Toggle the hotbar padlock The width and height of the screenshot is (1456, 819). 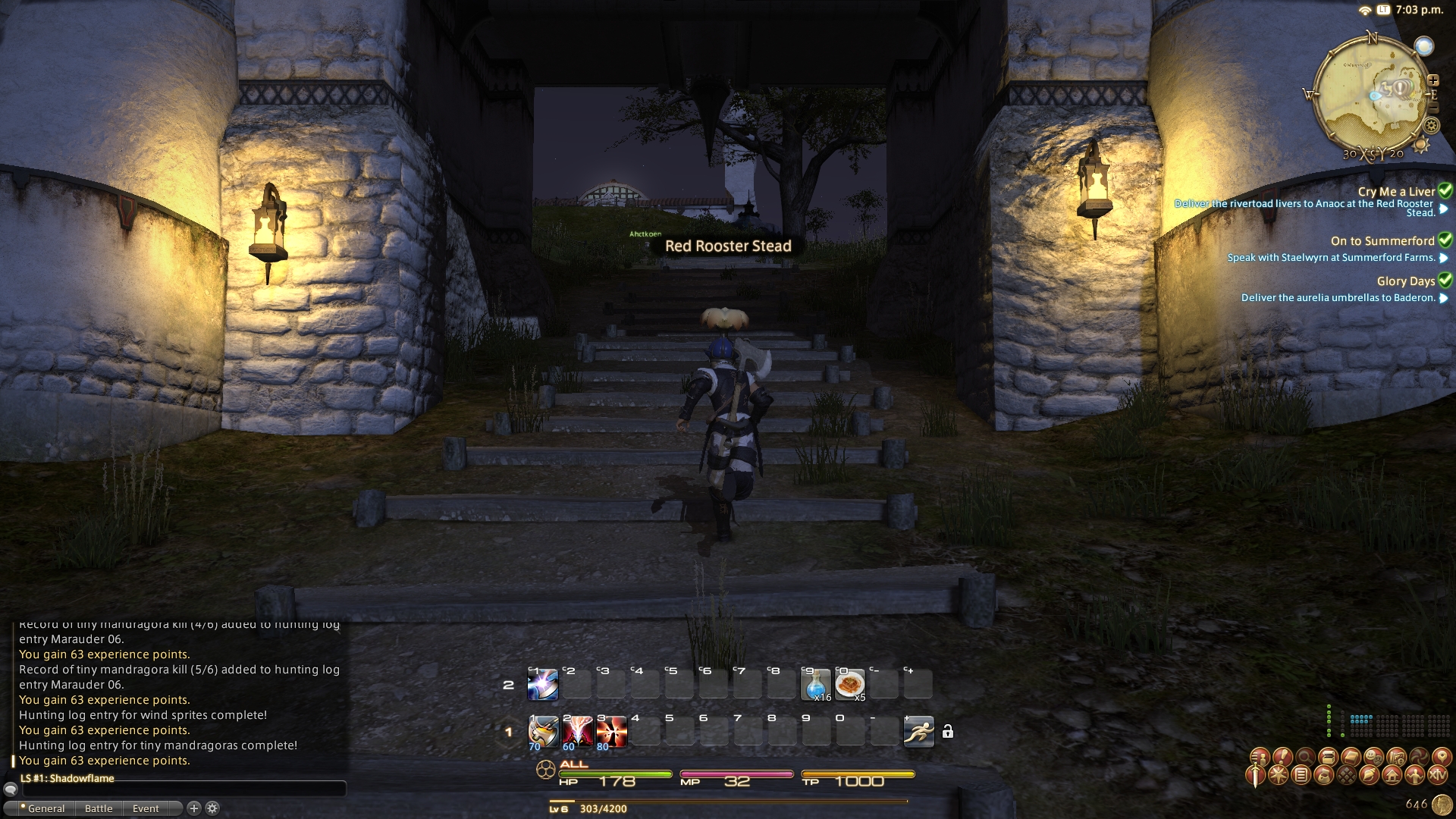tap(948, 732)
